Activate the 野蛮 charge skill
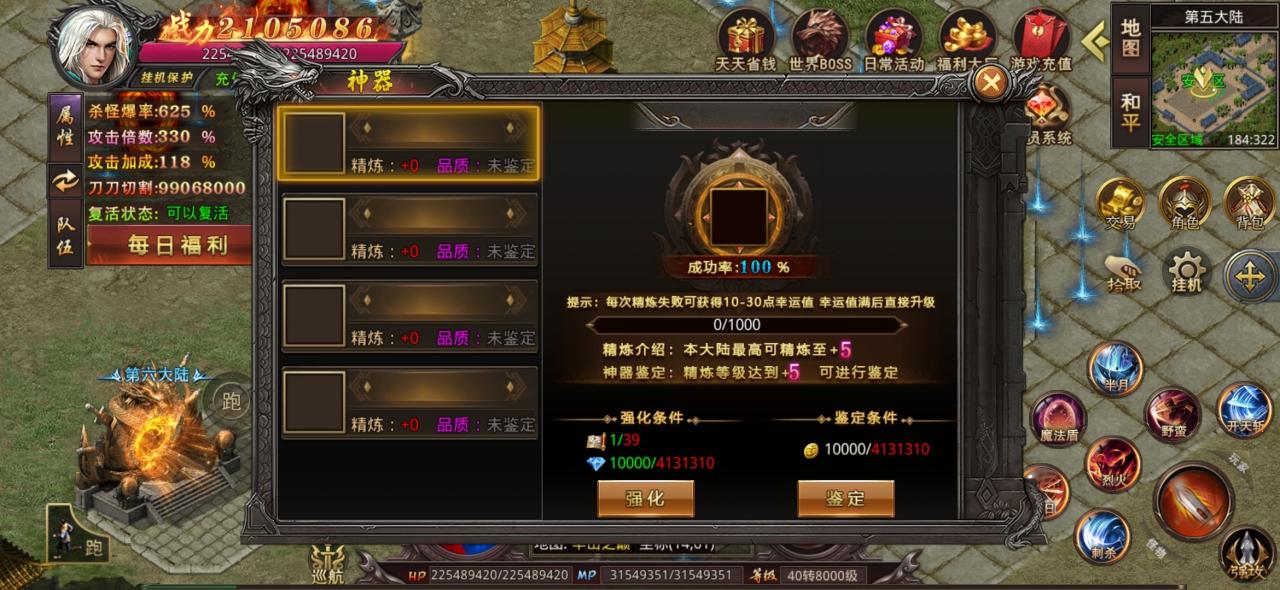The width and height of the screenshot is (1280, 590). pyautogui.click(x=1173, y=412)
